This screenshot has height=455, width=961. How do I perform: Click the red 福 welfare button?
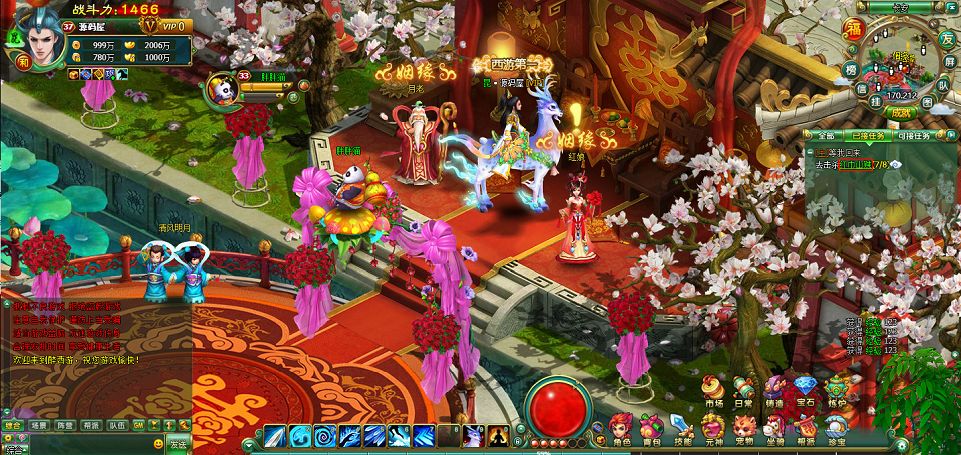tap(854, 27)
